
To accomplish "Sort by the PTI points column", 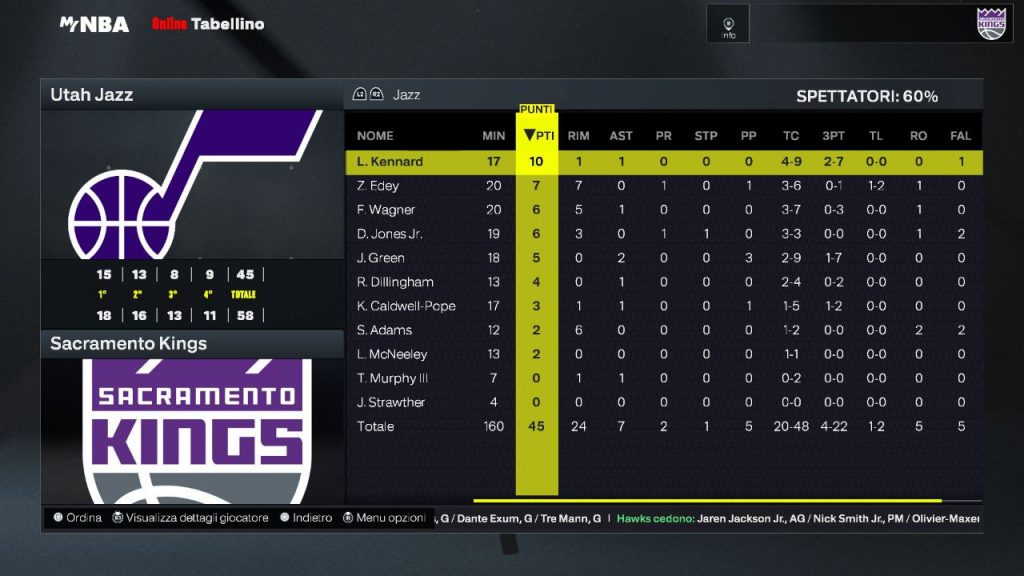I will tap(538, 136).
